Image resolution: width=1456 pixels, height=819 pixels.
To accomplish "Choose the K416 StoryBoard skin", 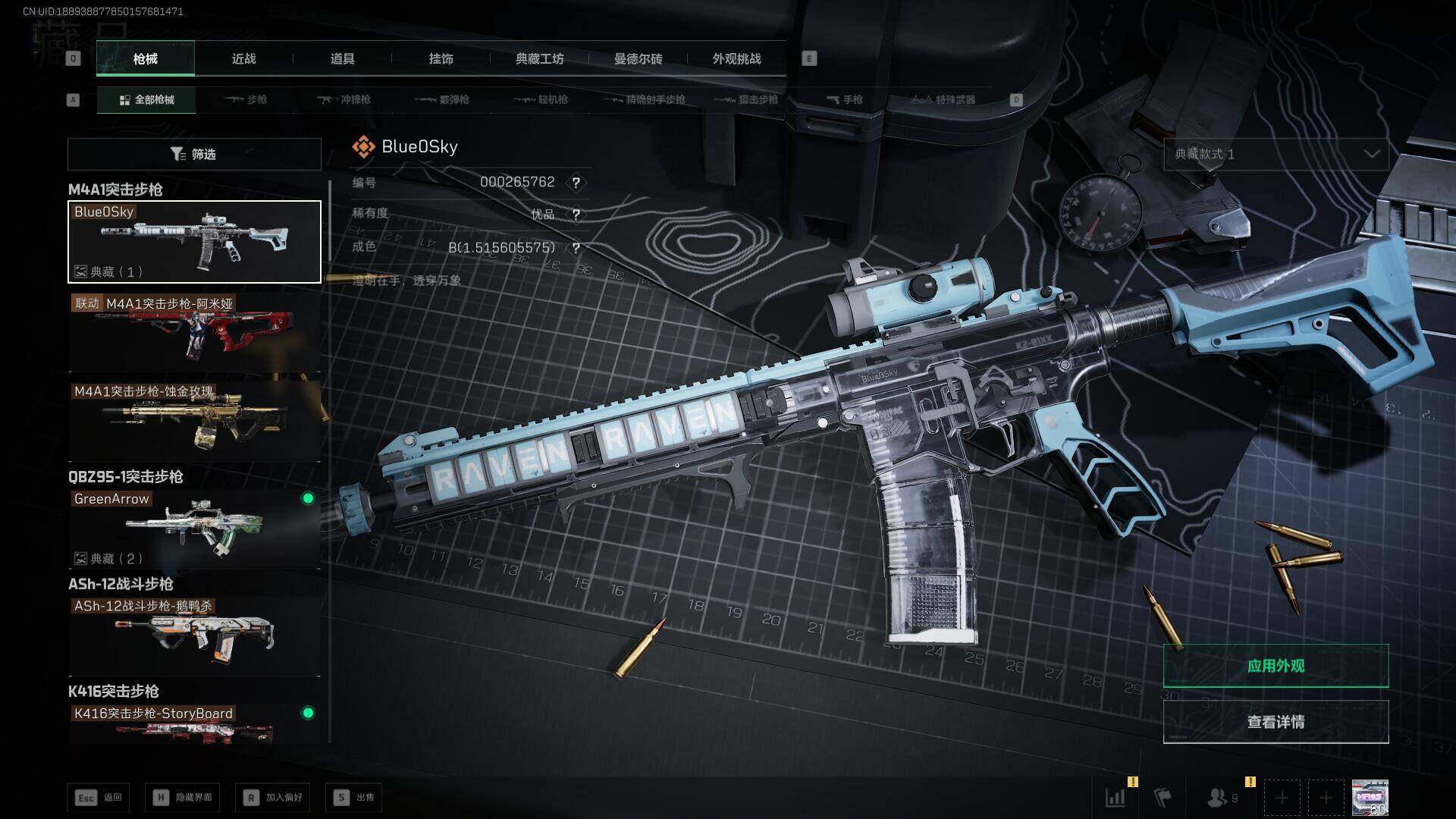I will (194, 723).
